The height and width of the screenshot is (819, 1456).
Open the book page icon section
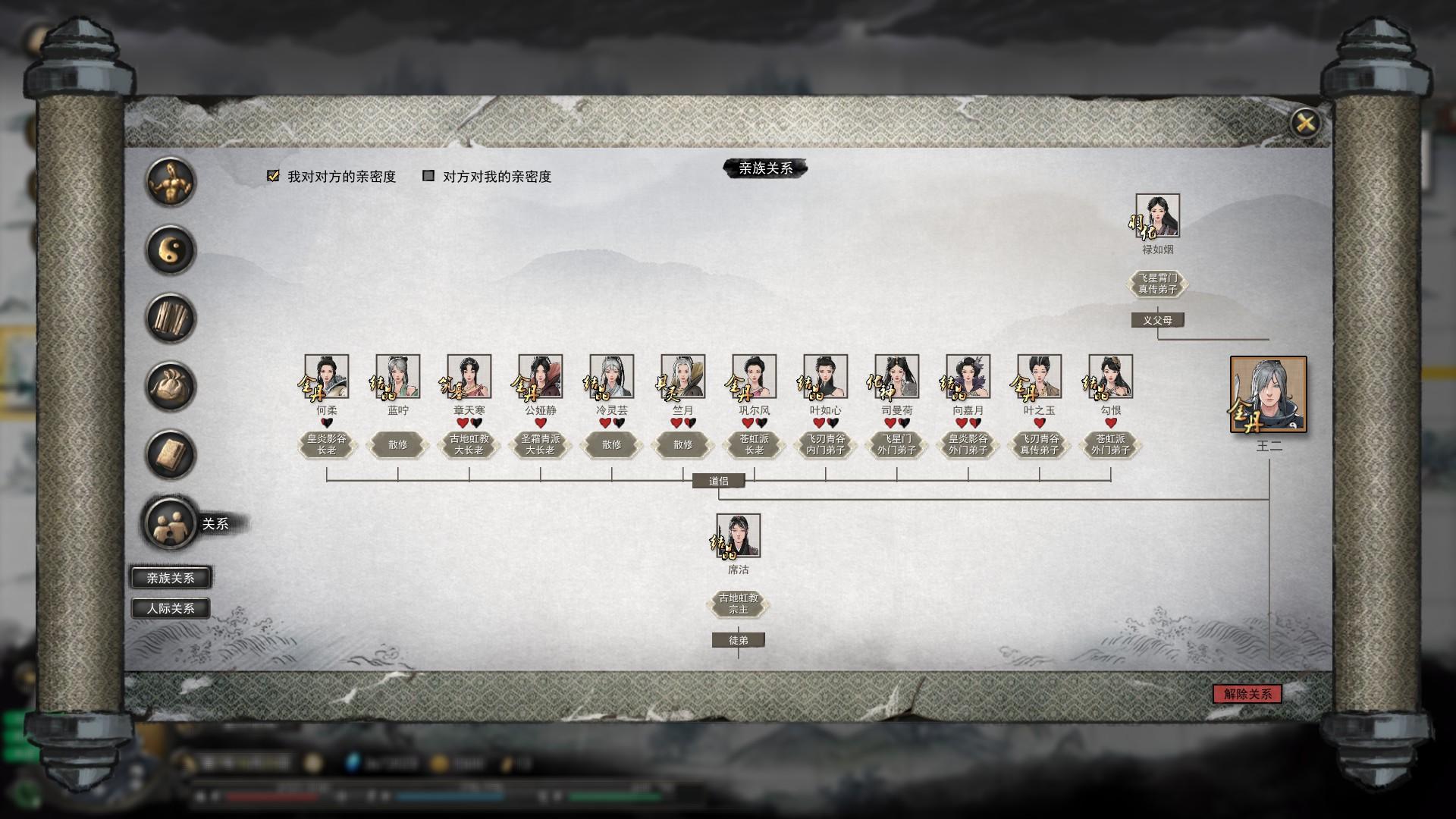click(171, 454)
